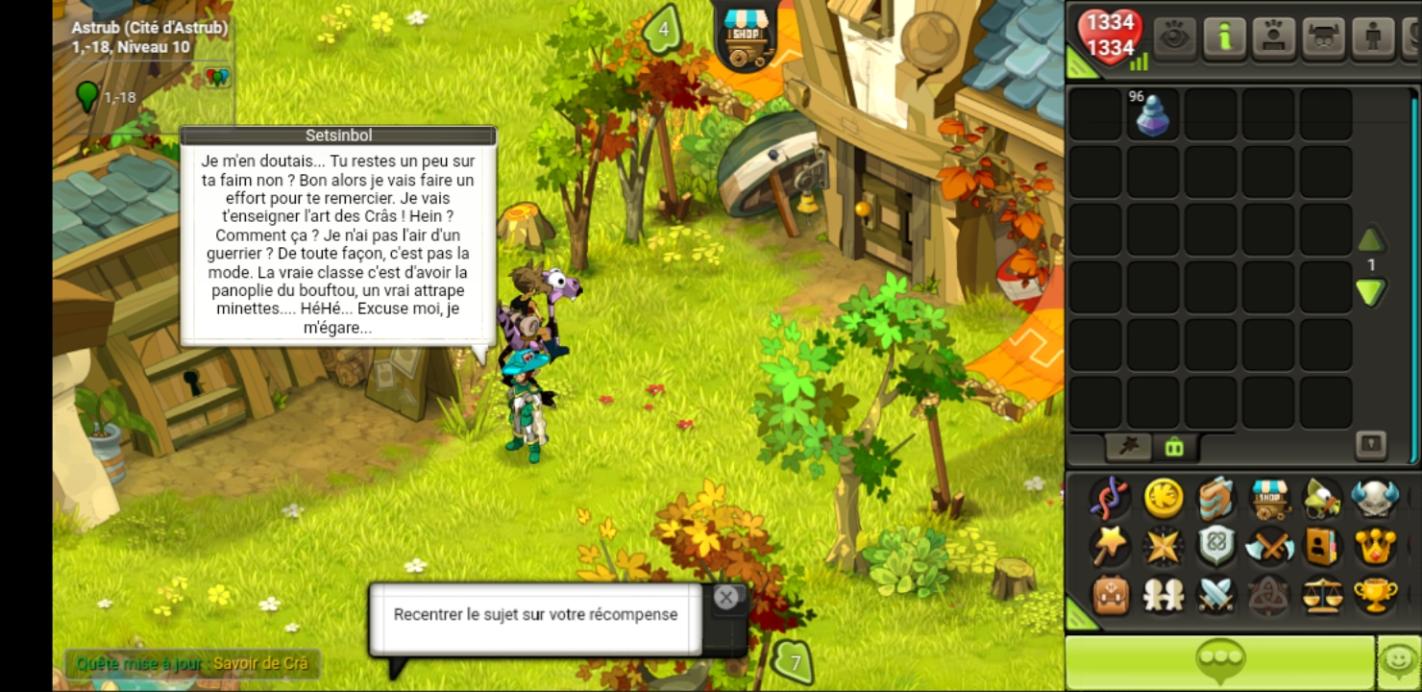This screenshot has width=1422, height=692.
Task: Open the balance scales marketplace icon
Action: click(x=1322, y=596)
